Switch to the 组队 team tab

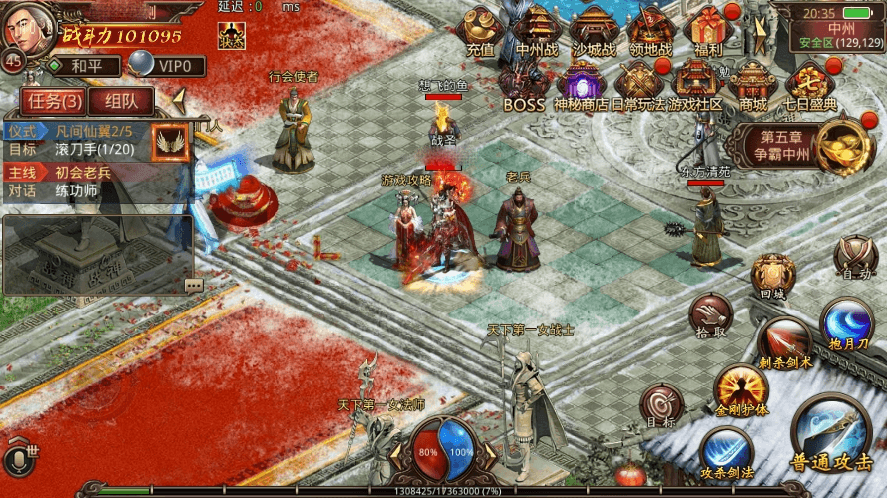121,100
